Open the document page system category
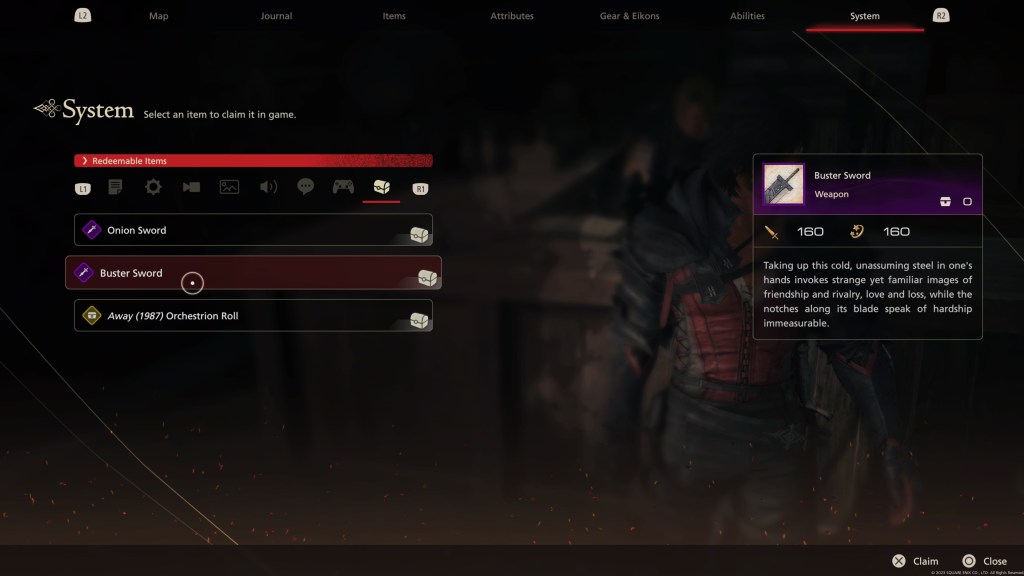 click(115, 187)
